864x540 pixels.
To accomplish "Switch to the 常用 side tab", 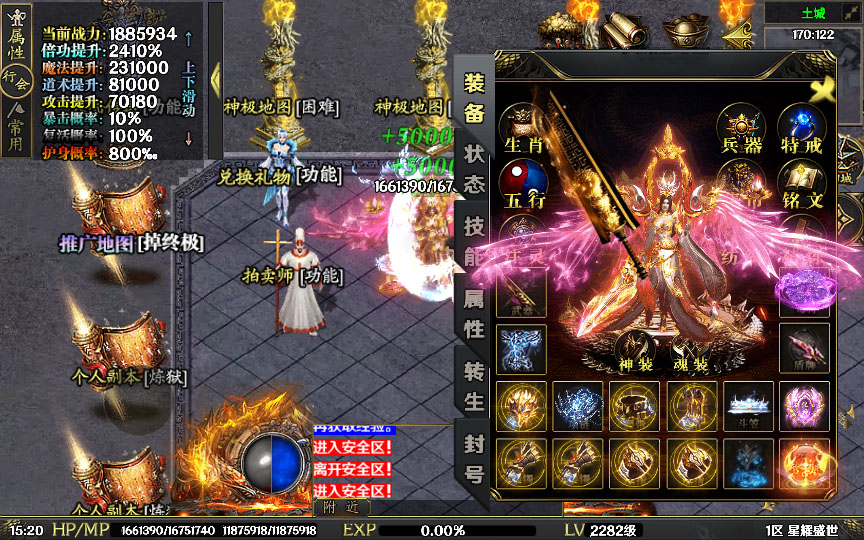I will [x=16, y=131].
